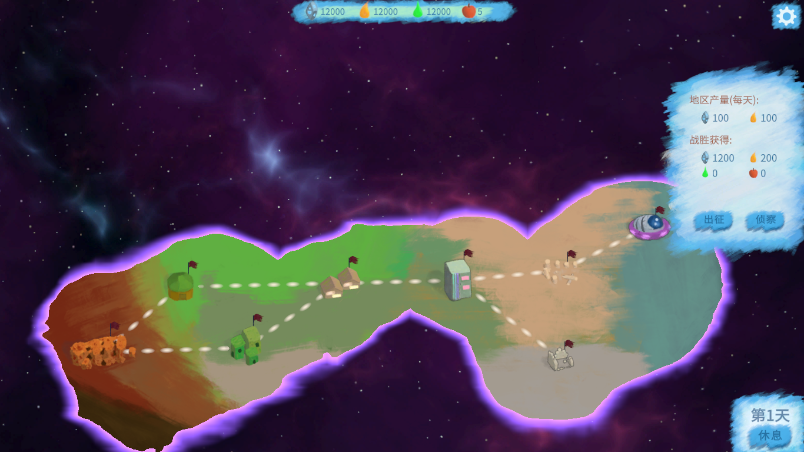
Task: Click the 休息 (rest) button
Action: 770,436
